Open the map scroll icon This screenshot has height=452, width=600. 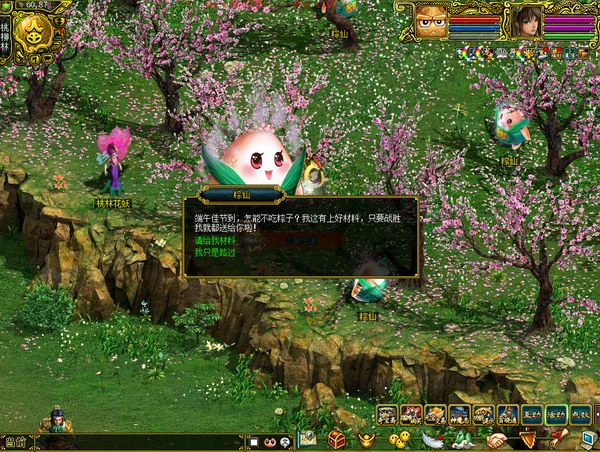click(x=307, y=439)
